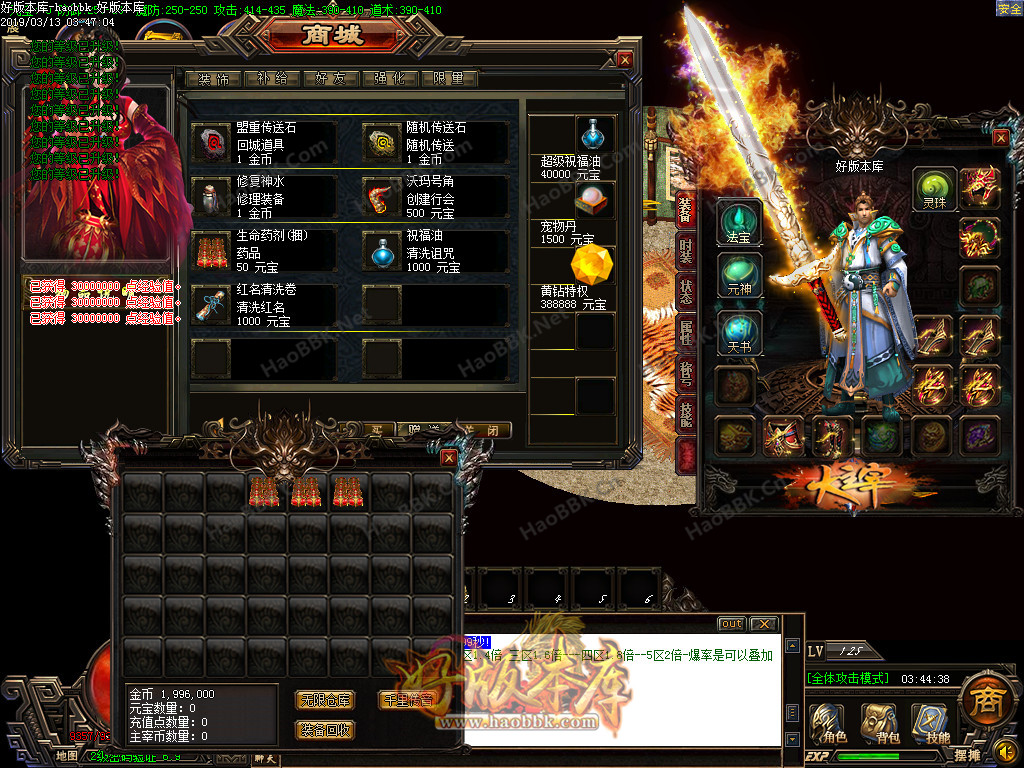Select the 强化 shop tab
1024x768 pixels.
click(391, 79)
